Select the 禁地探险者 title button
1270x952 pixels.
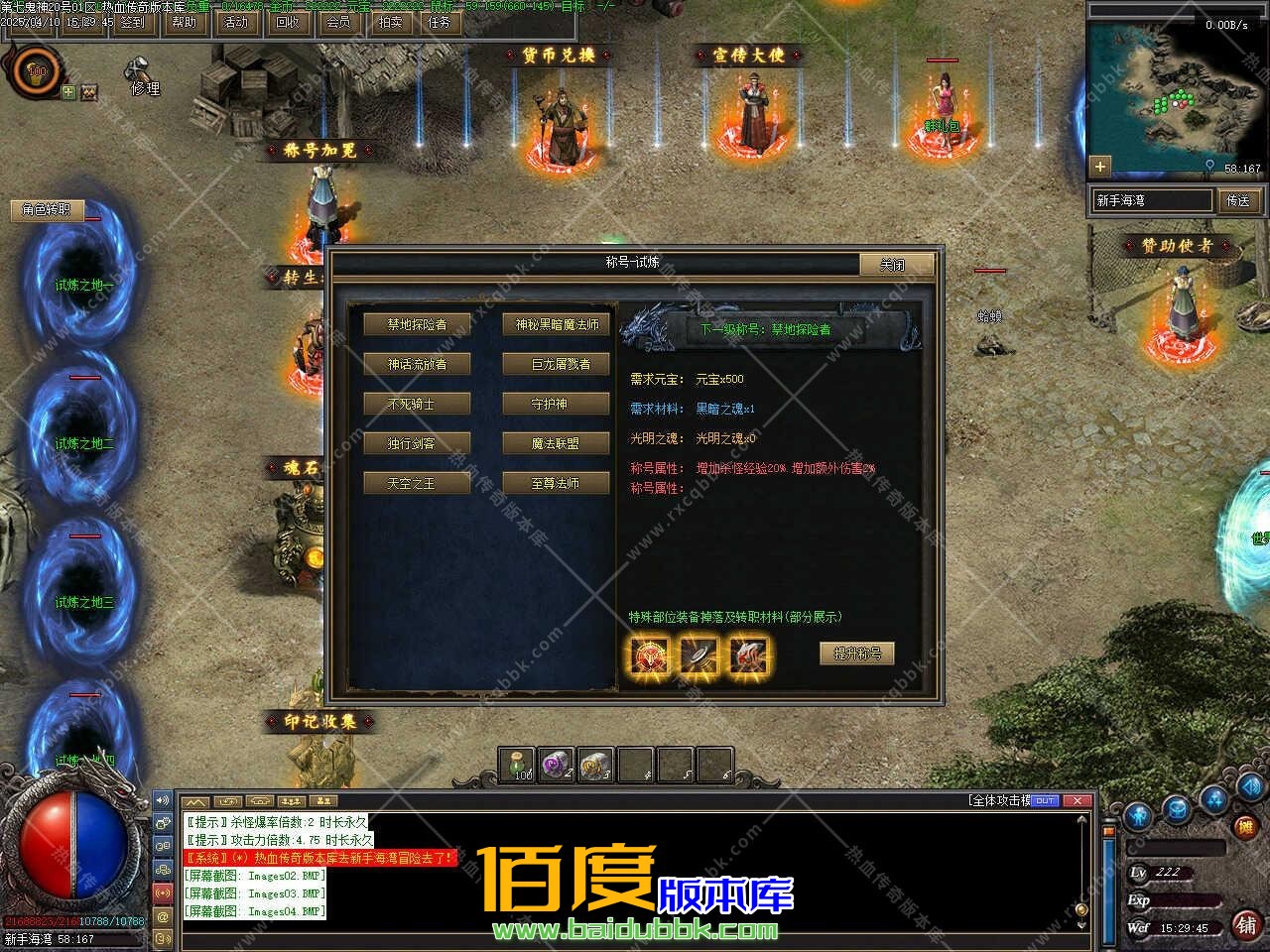417,324
